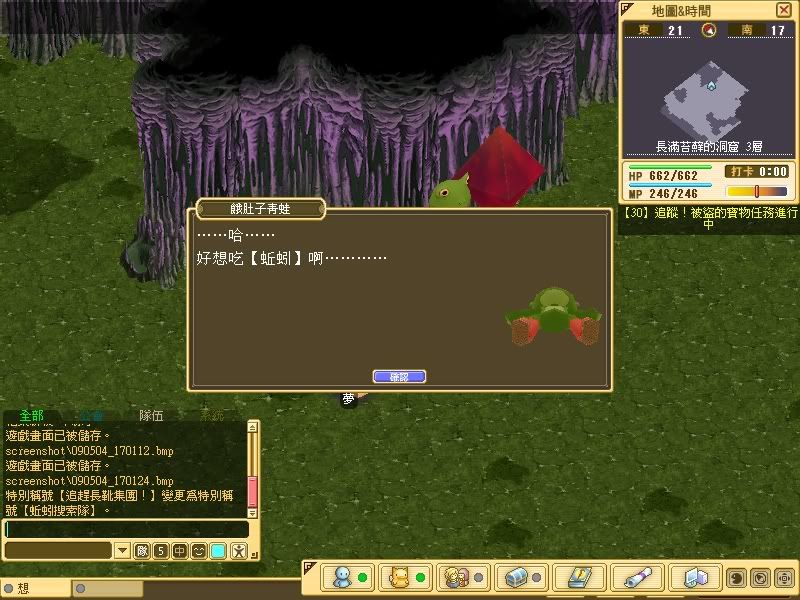Confirm the hungry frog dialogue with 確認
Viewport: 800px width, 600px height.
pyautogui.click(x=399, y=376)
